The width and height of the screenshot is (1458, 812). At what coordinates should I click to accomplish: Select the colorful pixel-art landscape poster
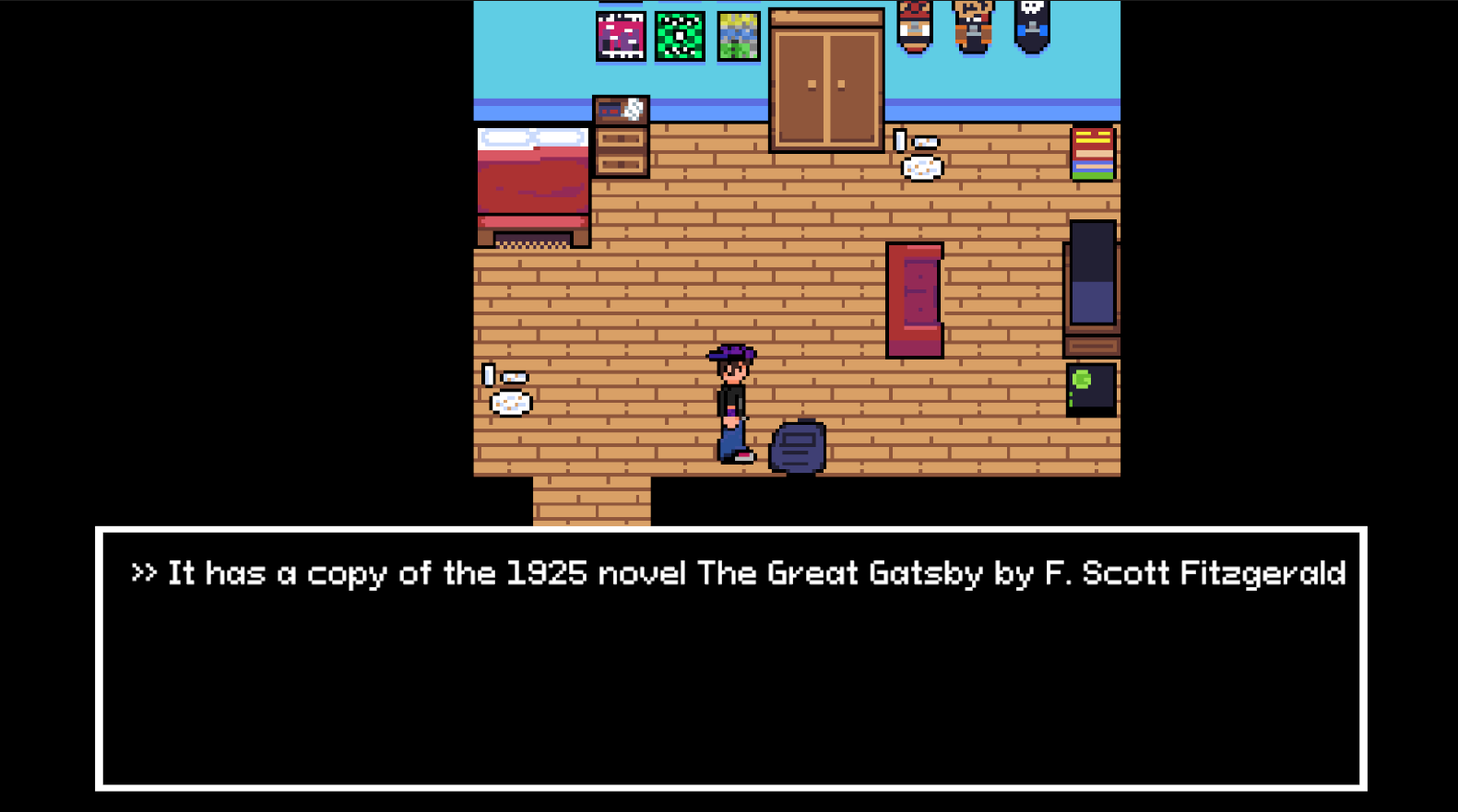736,35
